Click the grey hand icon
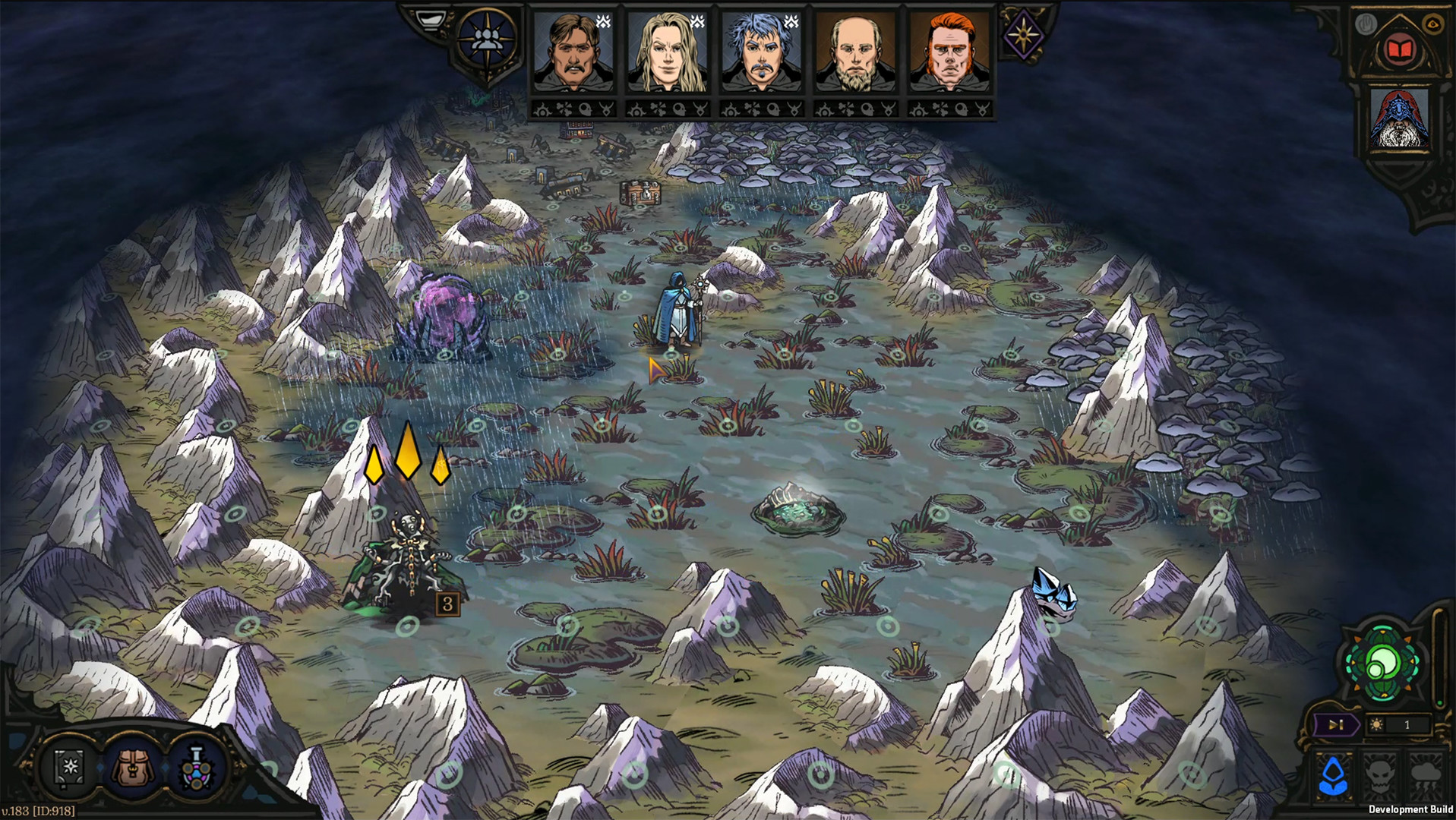The image size is (1456, 820). 1366,24
